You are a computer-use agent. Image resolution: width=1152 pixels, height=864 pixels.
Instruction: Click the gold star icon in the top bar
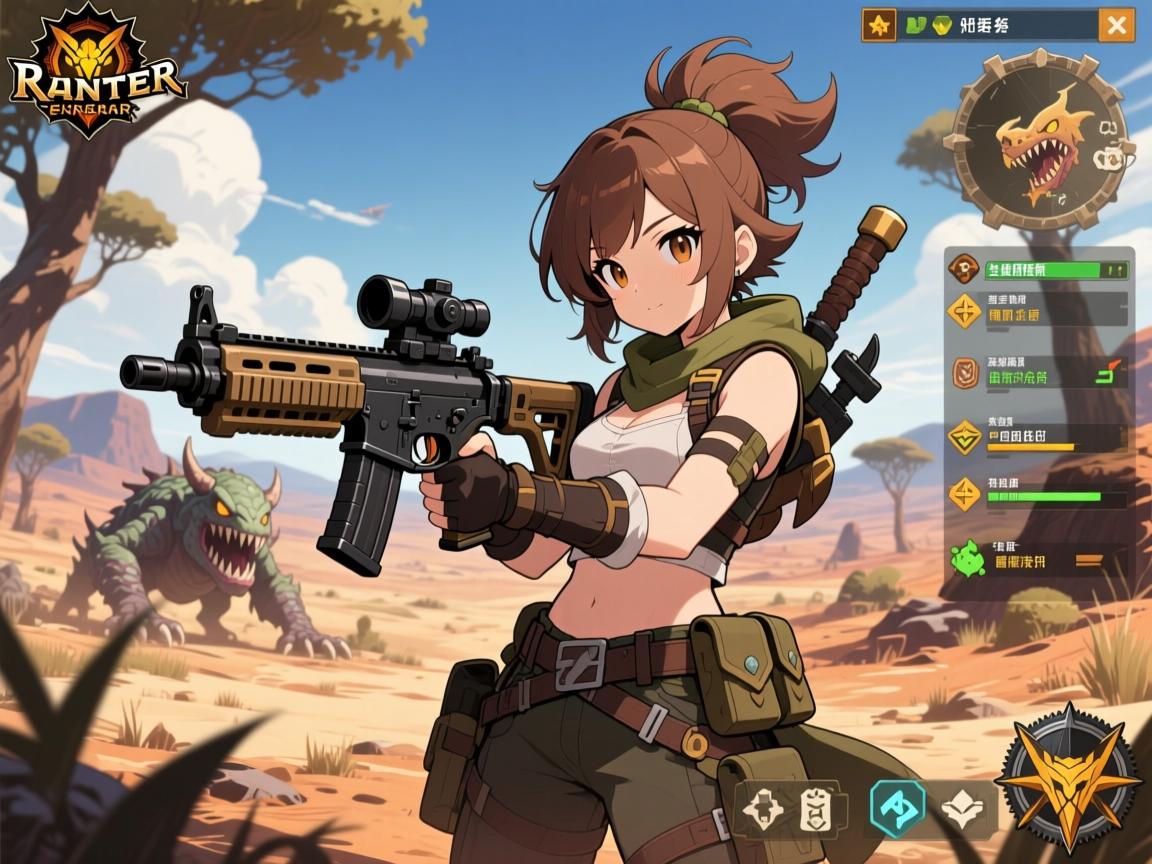click(879, 26)
